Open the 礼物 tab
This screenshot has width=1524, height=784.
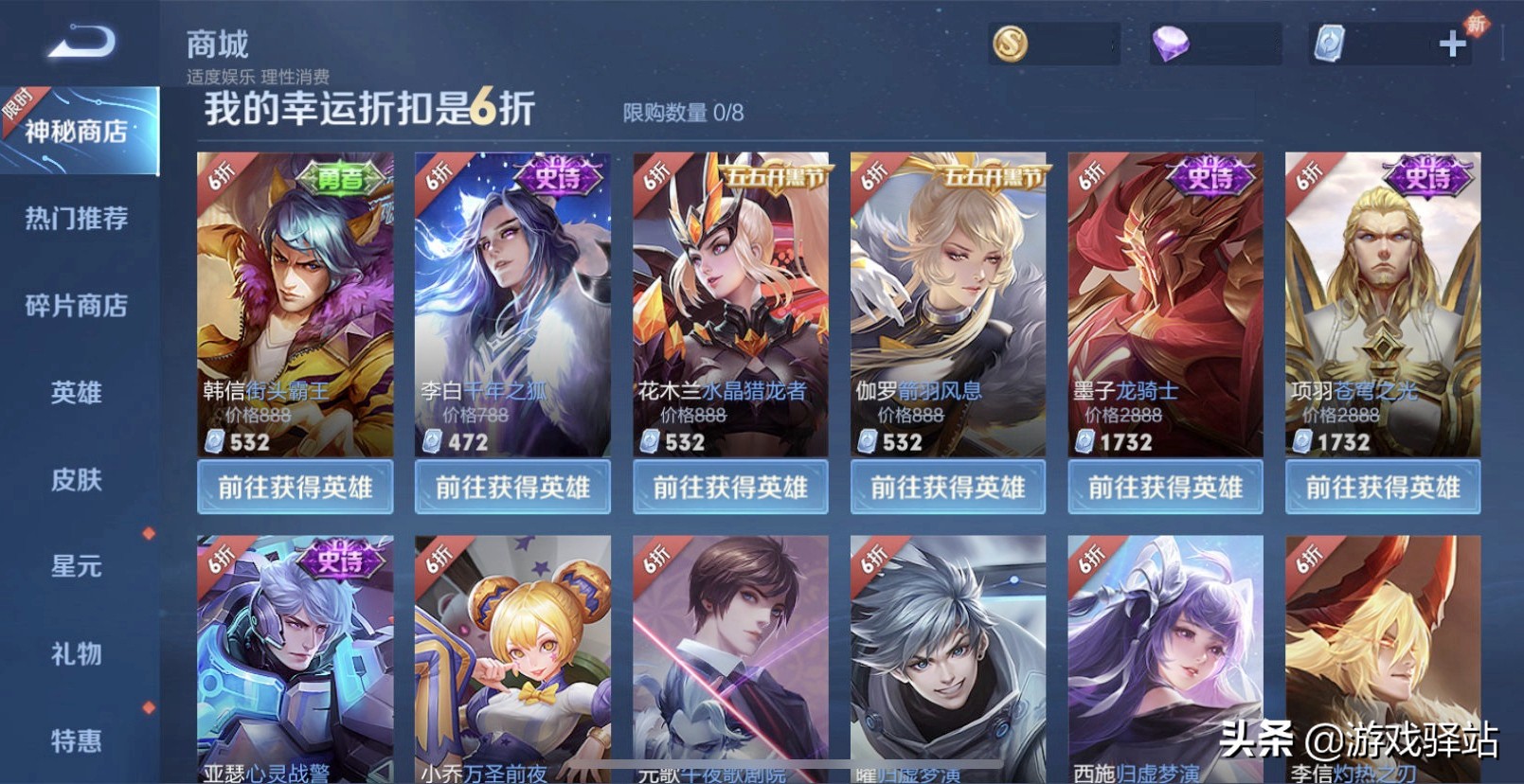77,654
